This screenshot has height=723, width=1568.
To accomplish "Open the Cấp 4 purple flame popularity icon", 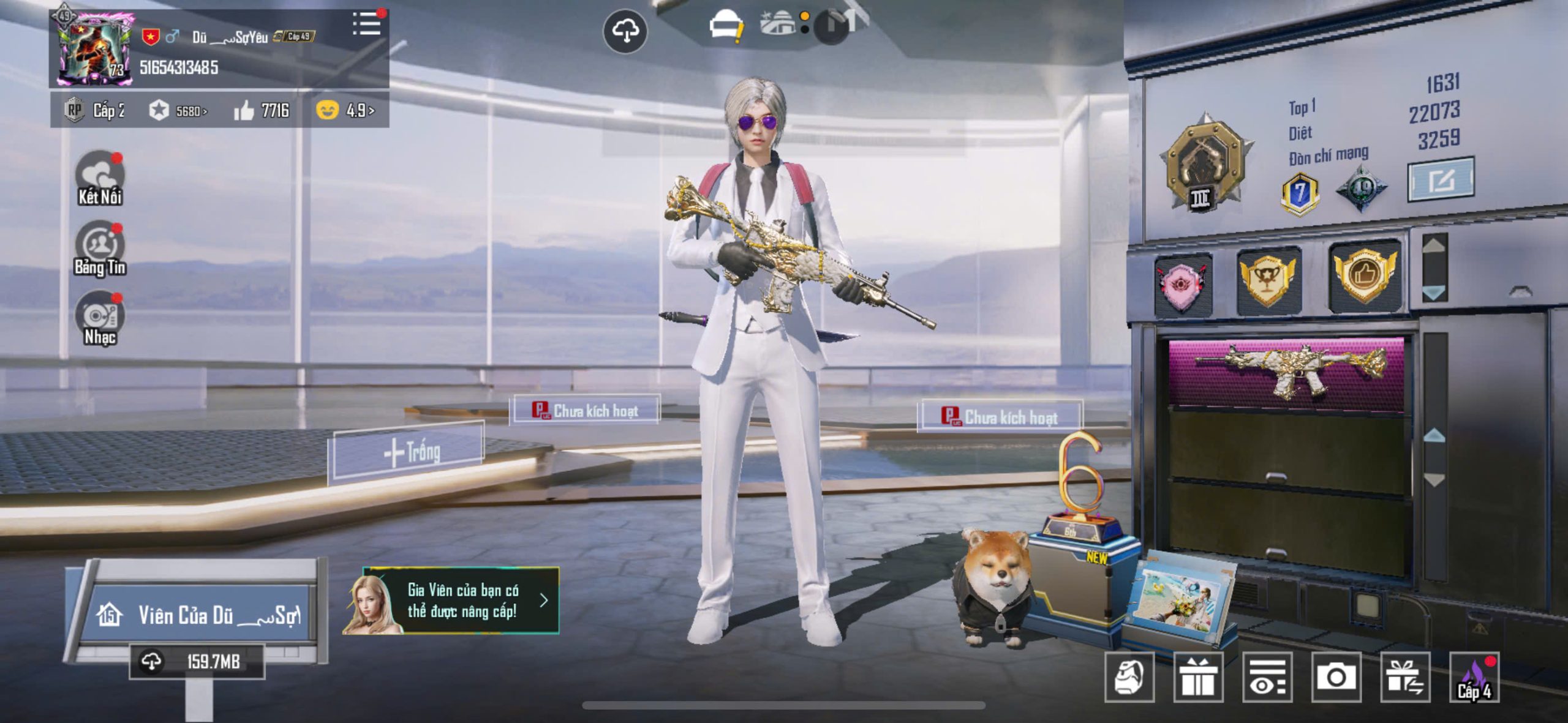I will pos(1474,676).
